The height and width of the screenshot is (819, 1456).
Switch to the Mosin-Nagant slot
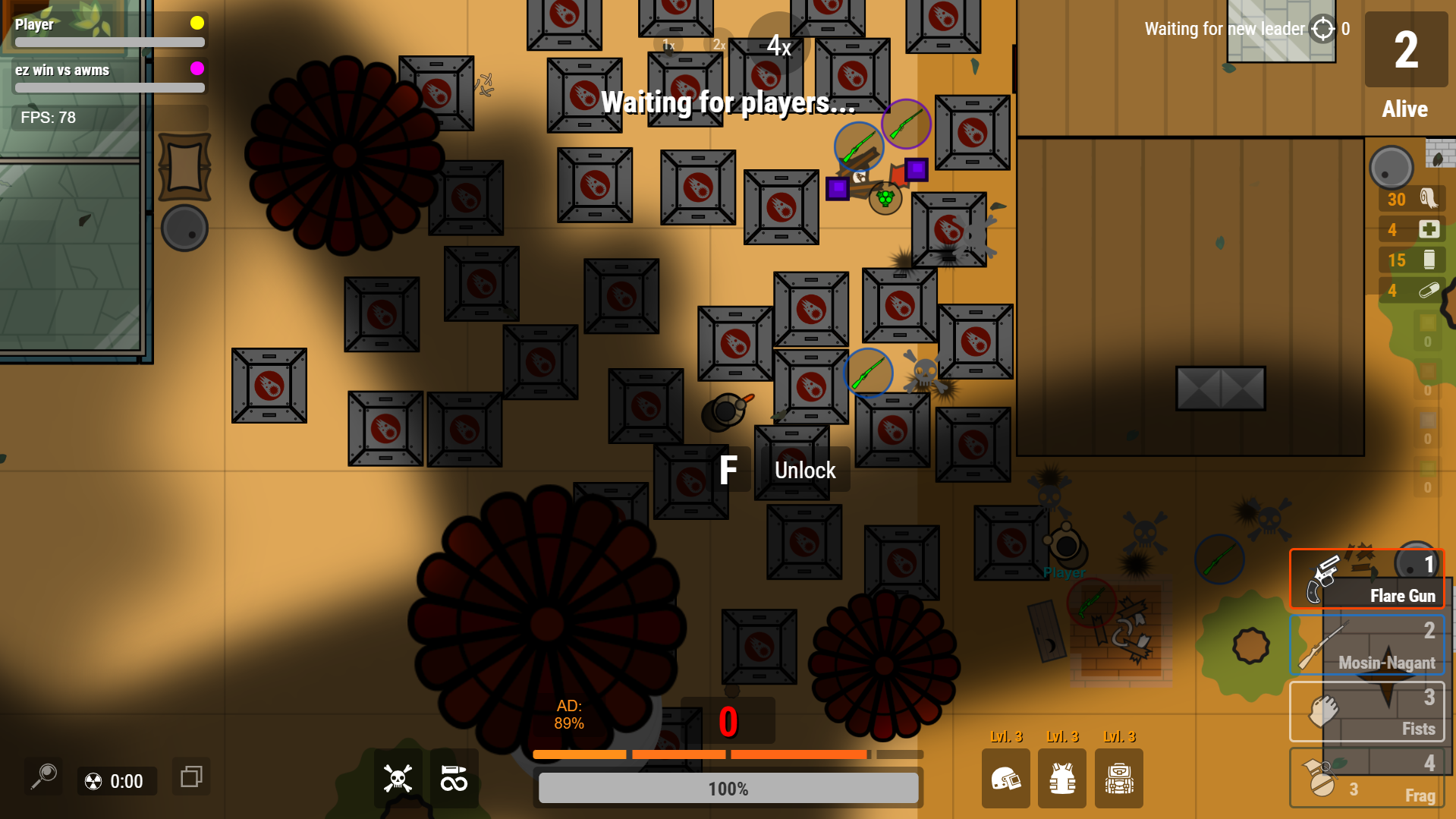pyautogui.click(x=1366, y=645)
